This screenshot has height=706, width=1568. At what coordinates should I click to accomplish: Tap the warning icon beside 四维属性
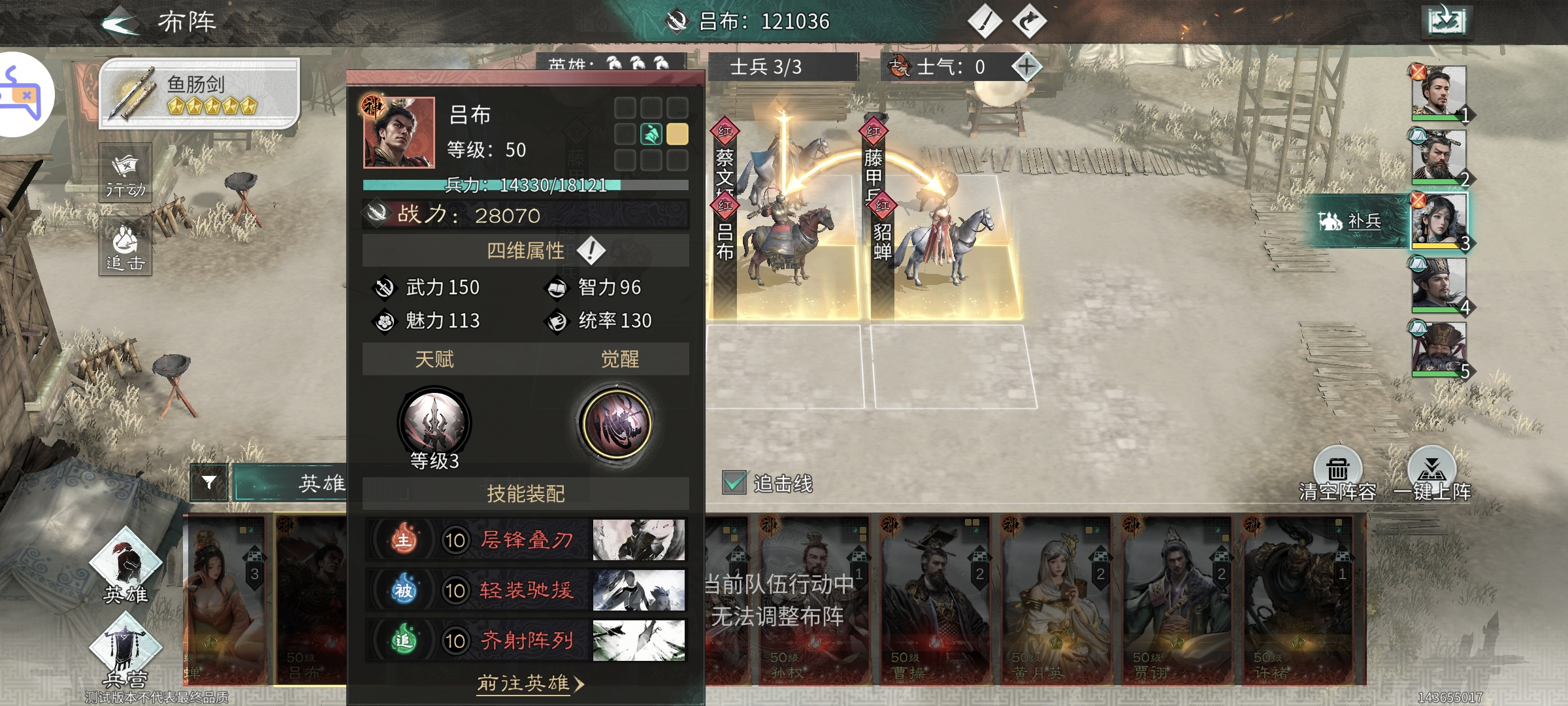pos(591,250)
